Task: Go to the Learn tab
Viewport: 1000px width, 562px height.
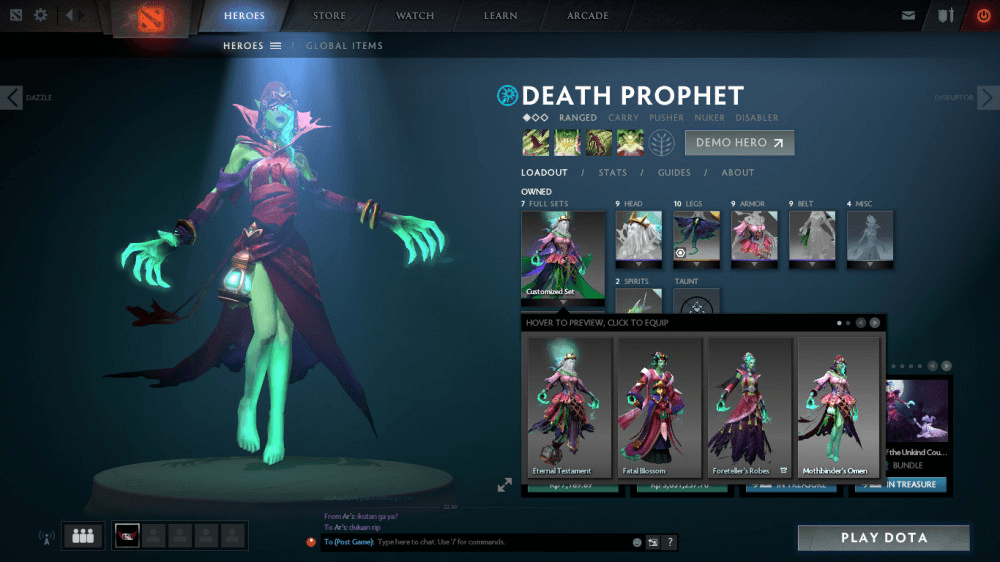Action: click(500, 16)
